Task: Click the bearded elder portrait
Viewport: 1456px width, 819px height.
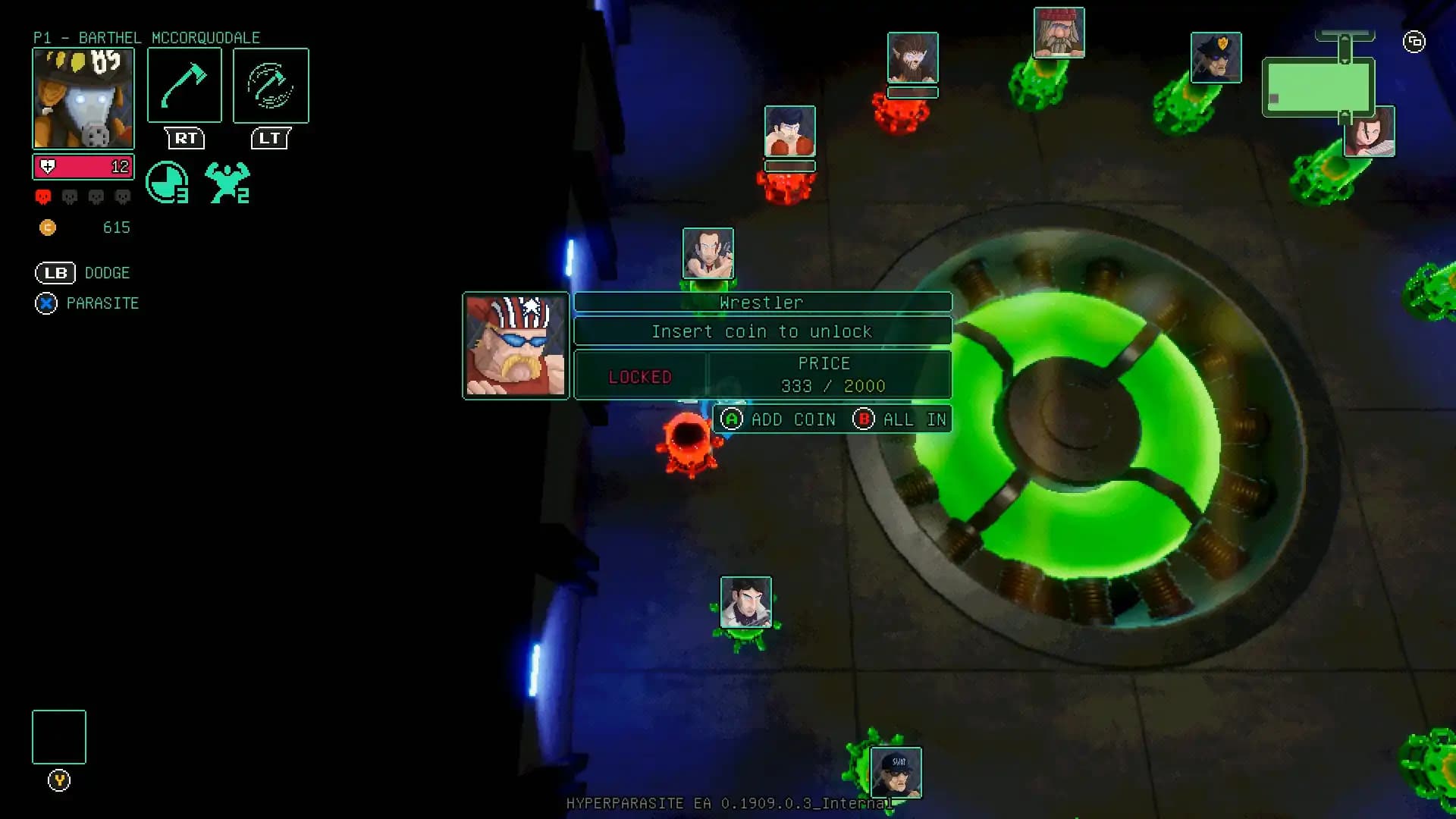Action: 1059,36
